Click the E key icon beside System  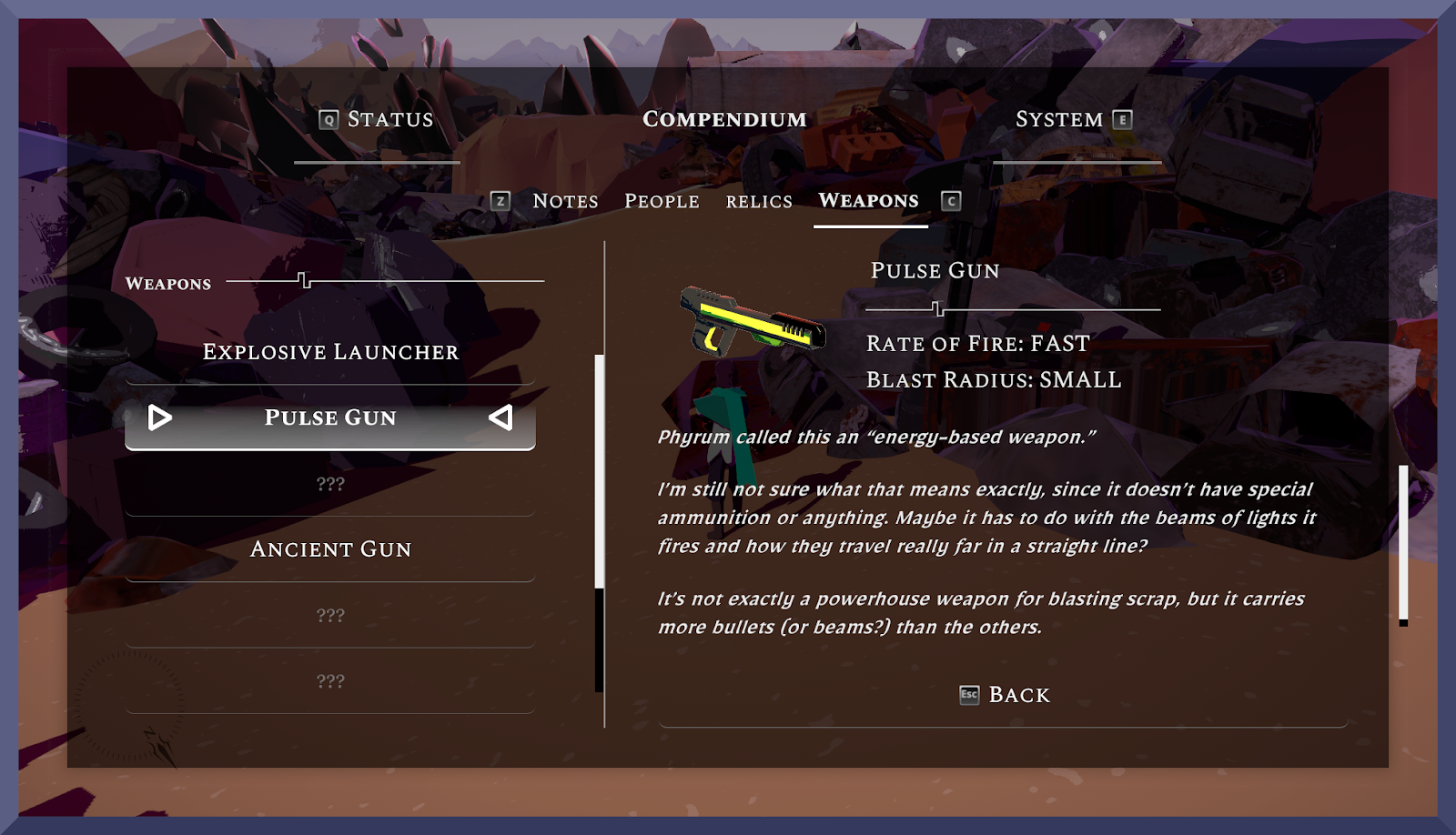point(1121,118)
